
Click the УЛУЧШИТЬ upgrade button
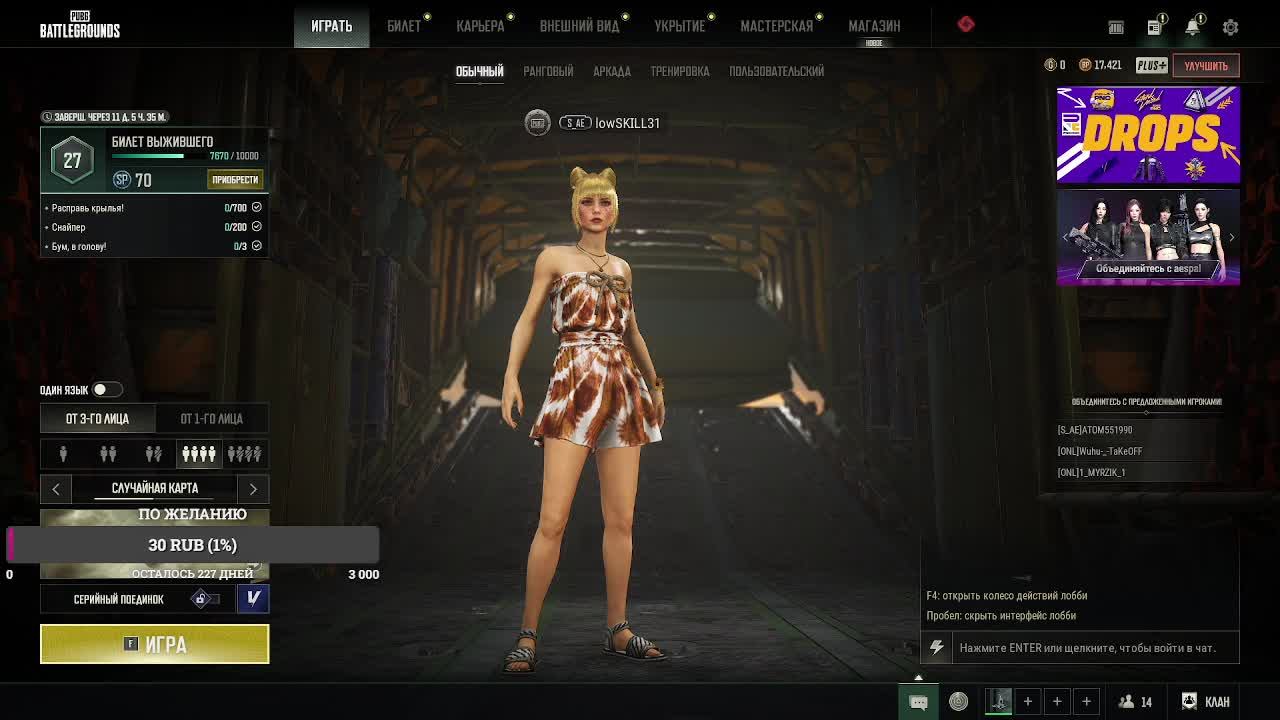click(x=1206, y=65)
